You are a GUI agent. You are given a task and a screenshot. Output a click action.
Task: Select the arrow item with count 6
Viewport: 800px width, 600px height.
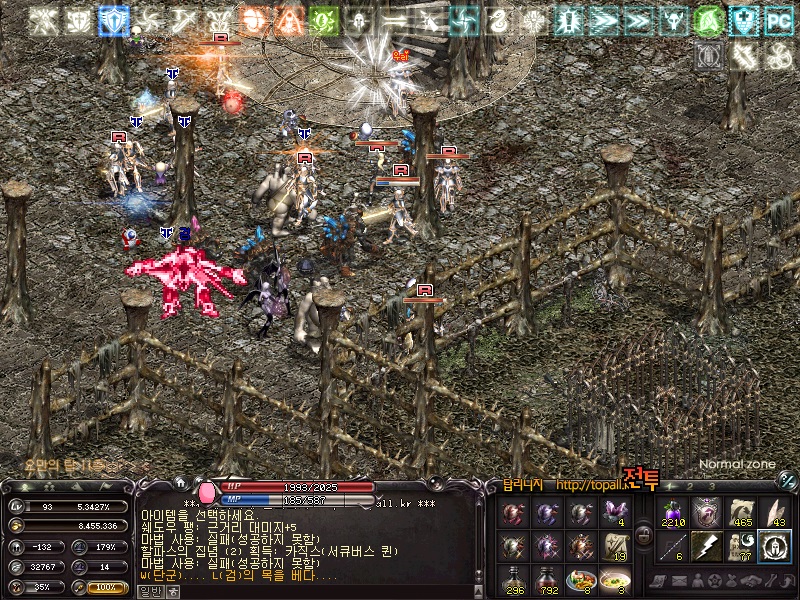(672, 546)
